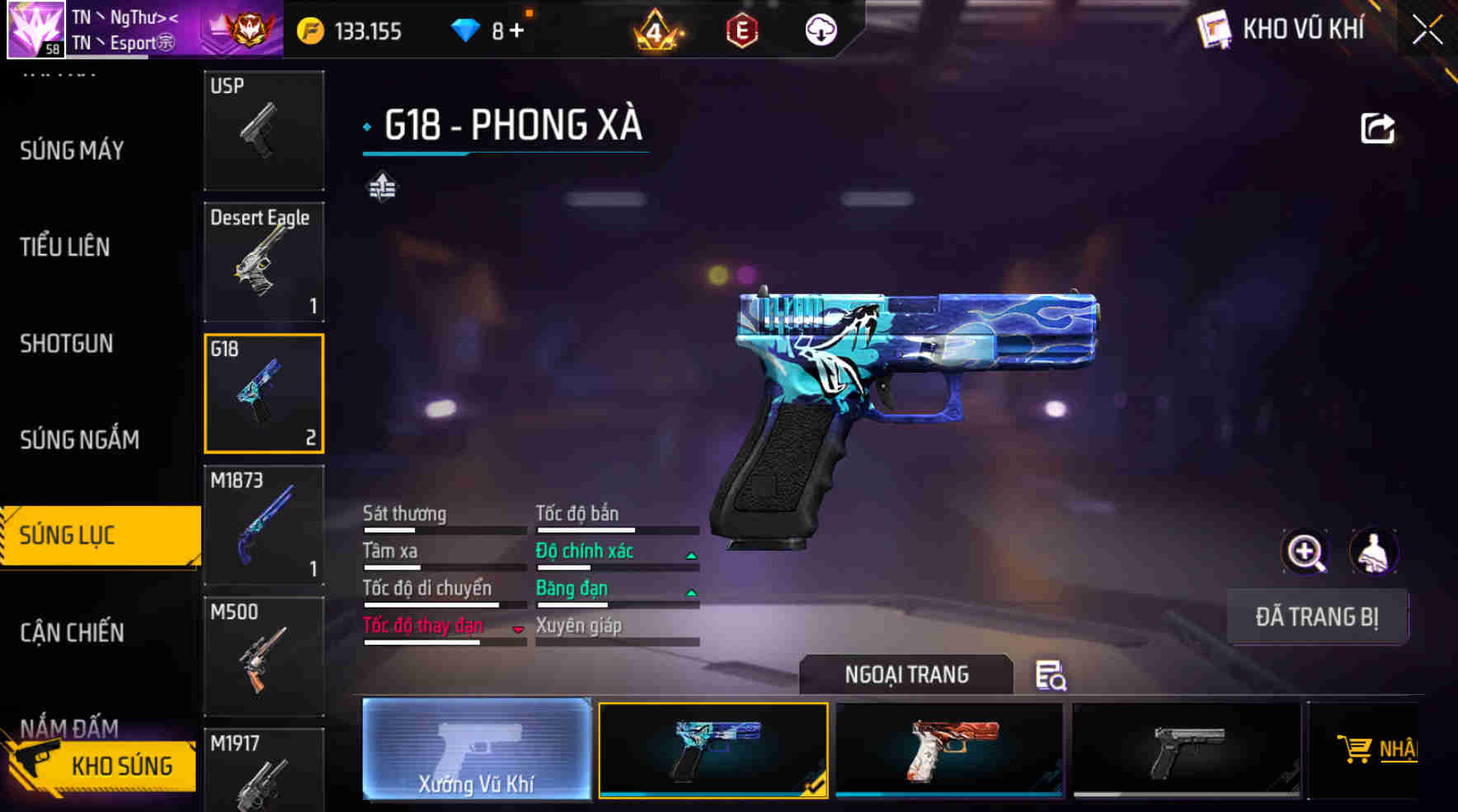
Task: Select the Desert Eagle from the weapon list
Action: (x=264, y=260)
